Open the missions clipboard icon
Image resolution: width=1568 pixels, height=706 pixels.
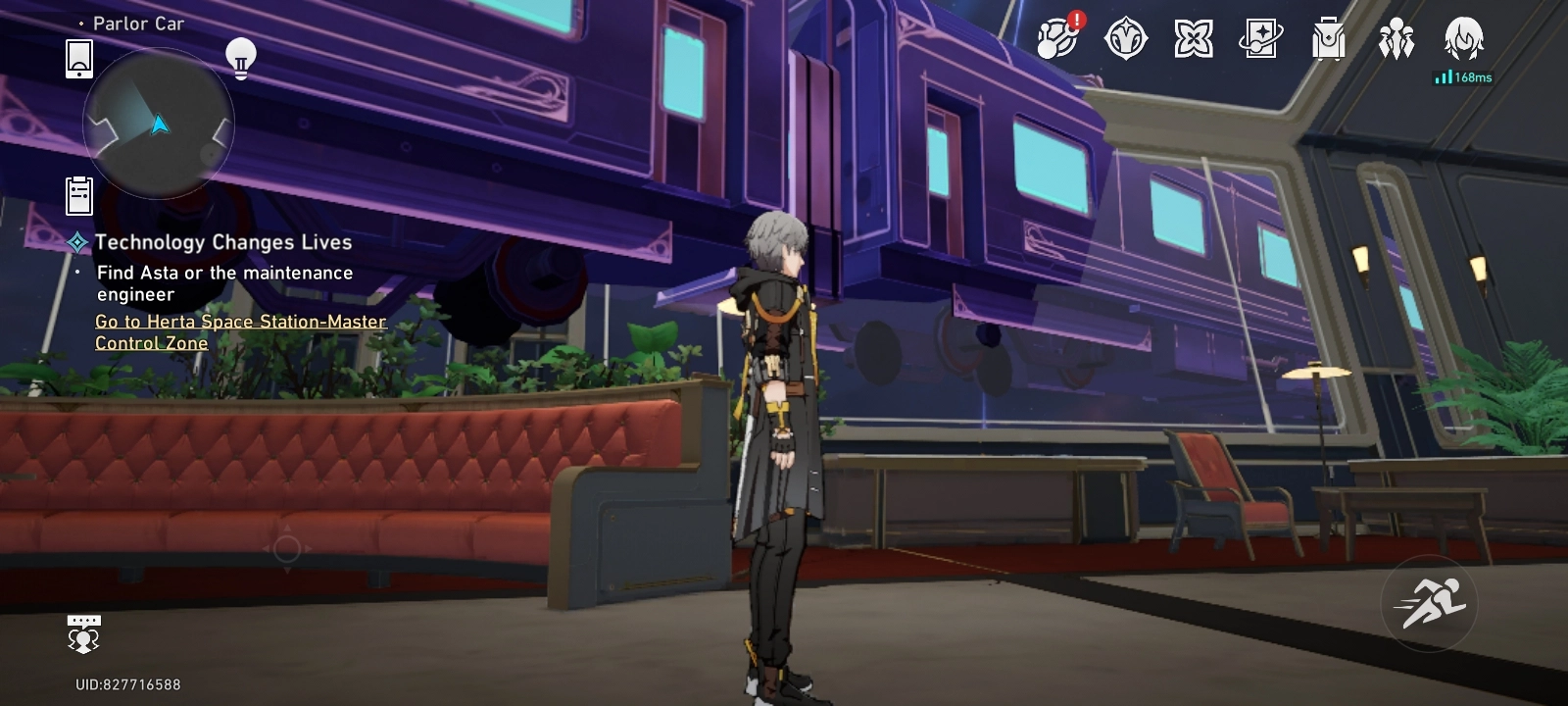click(x=78, y=195)
